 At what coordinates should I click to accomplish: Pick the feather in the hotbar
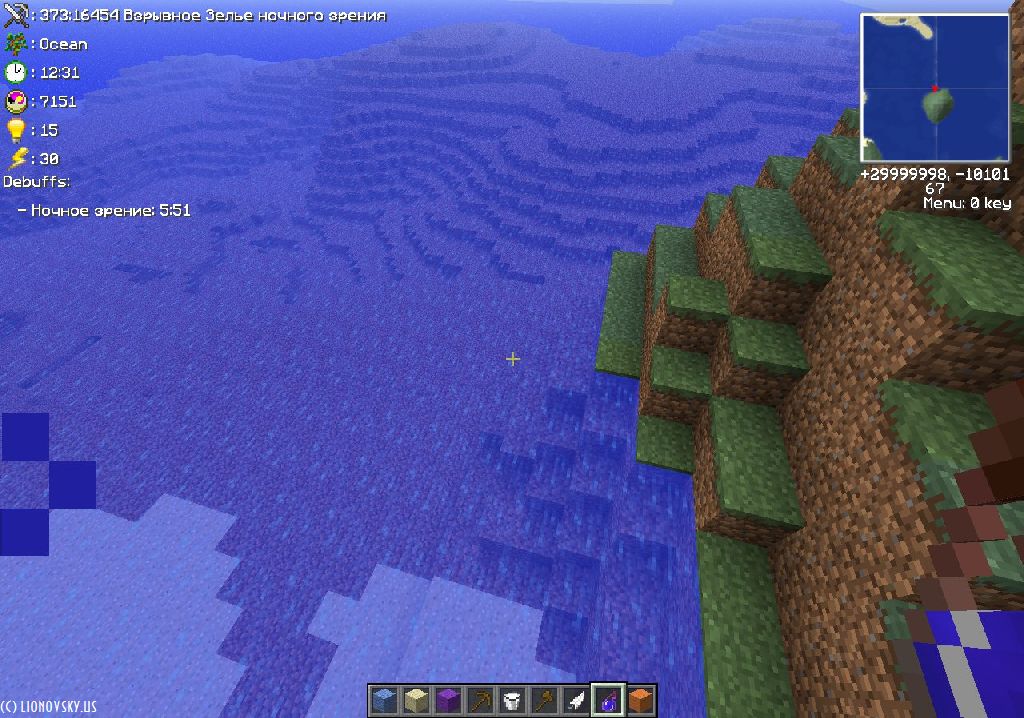576,701
